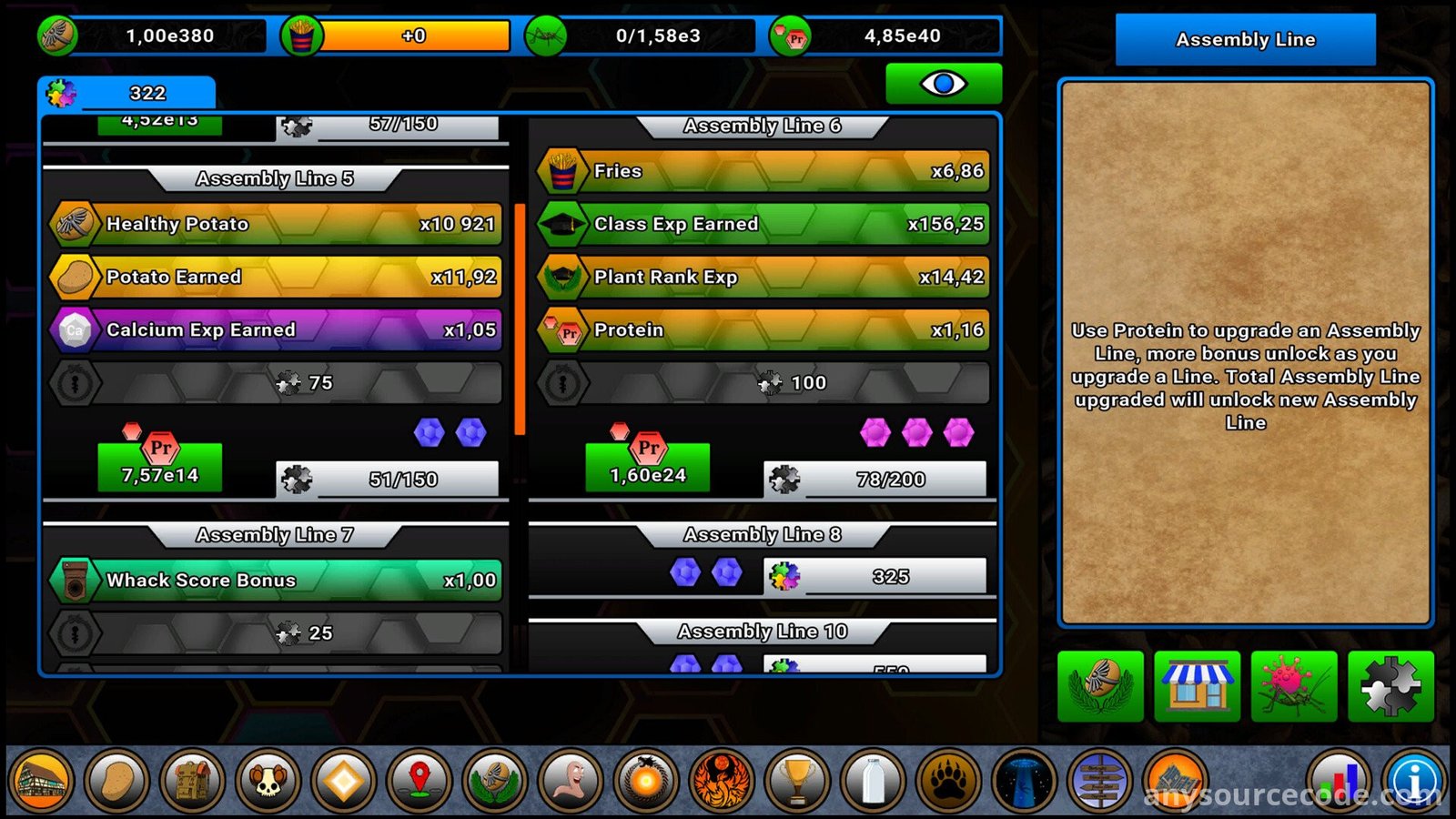The image size is (1456, 819).
Task: Open the info icon in bottom bar
Action: [1415, 781]
